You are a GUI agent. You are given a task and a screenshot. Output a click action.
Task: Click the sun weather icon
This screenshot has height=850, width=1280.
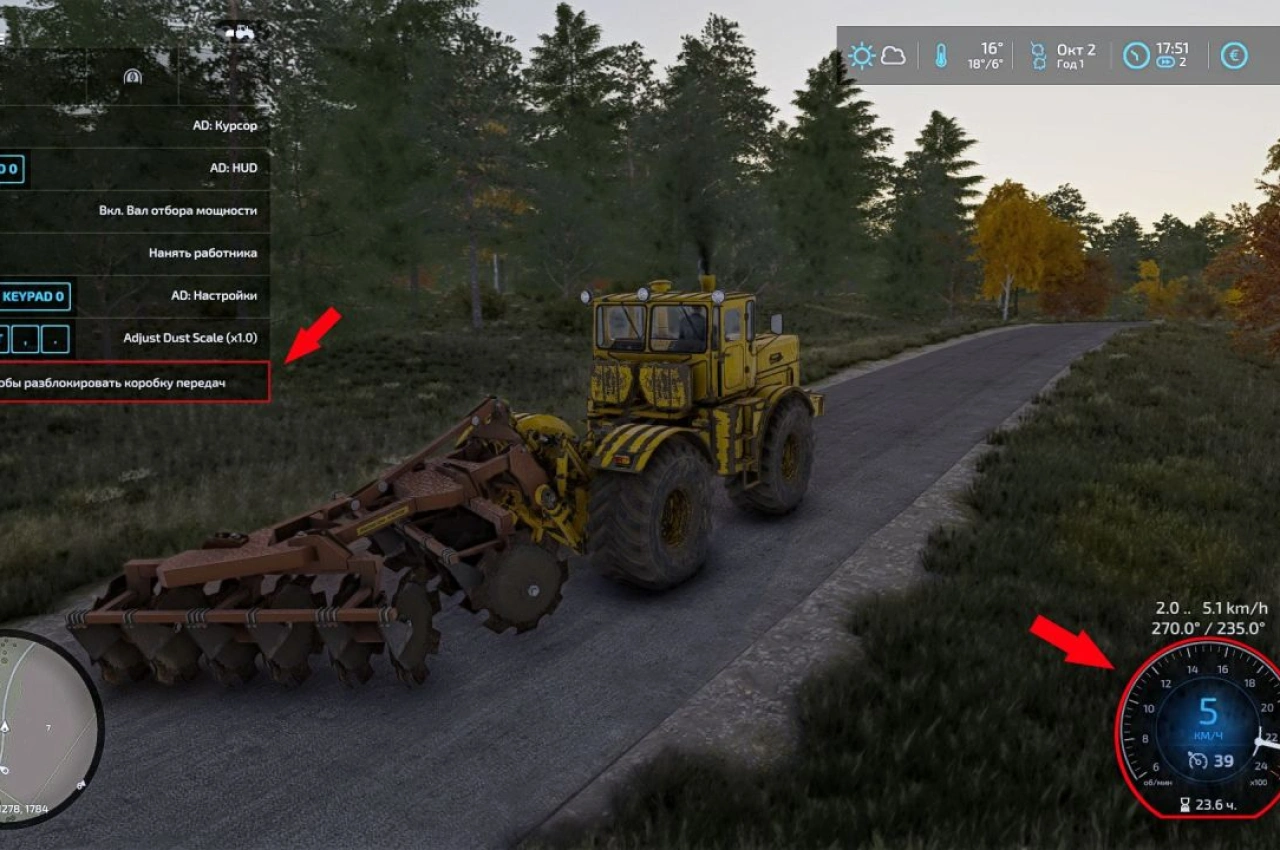861,53
